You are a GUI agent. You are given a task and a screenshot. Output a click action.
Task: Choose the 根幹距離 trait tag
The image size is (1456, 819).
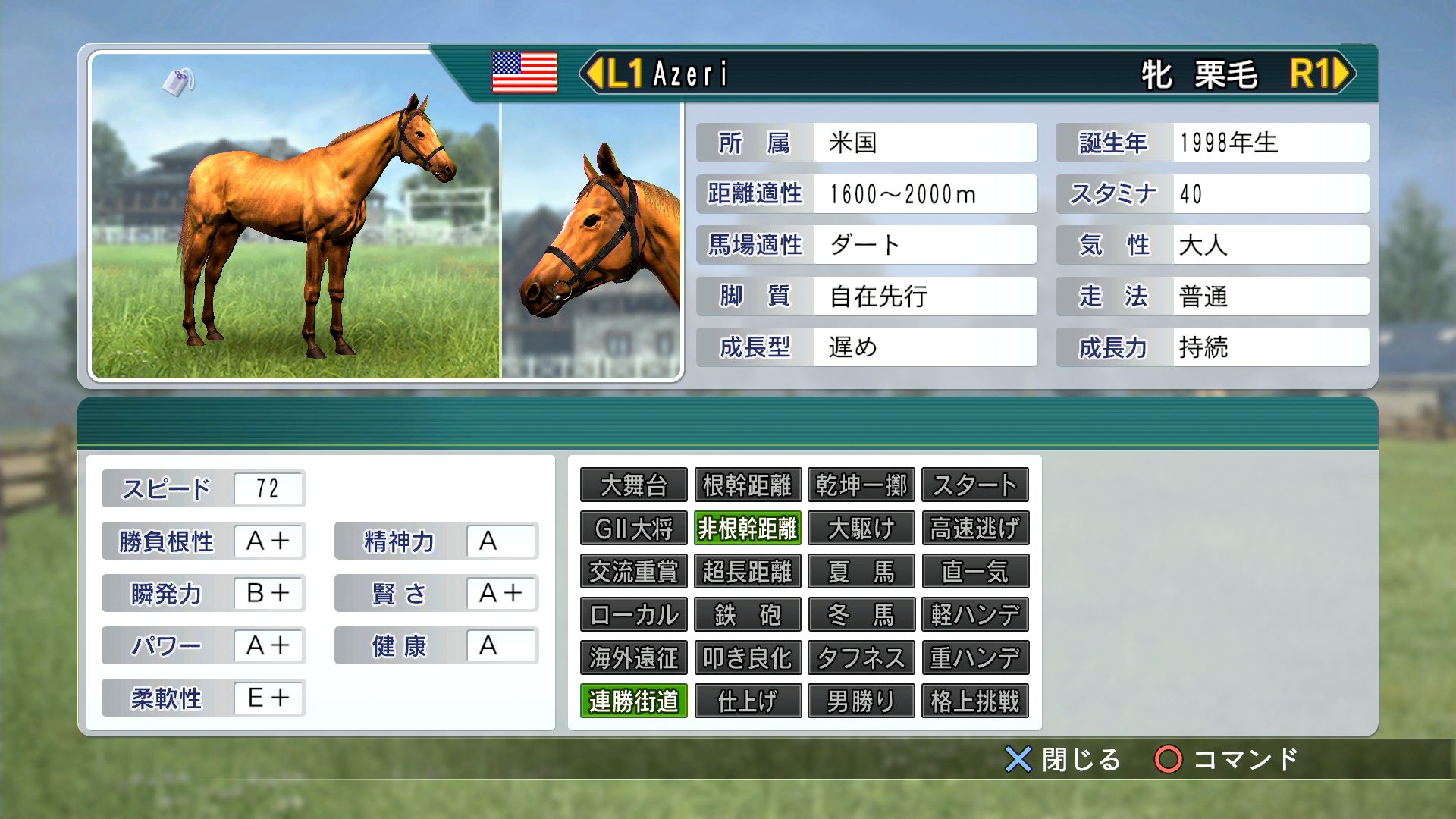pyautogui.click(x=747, y=485)
